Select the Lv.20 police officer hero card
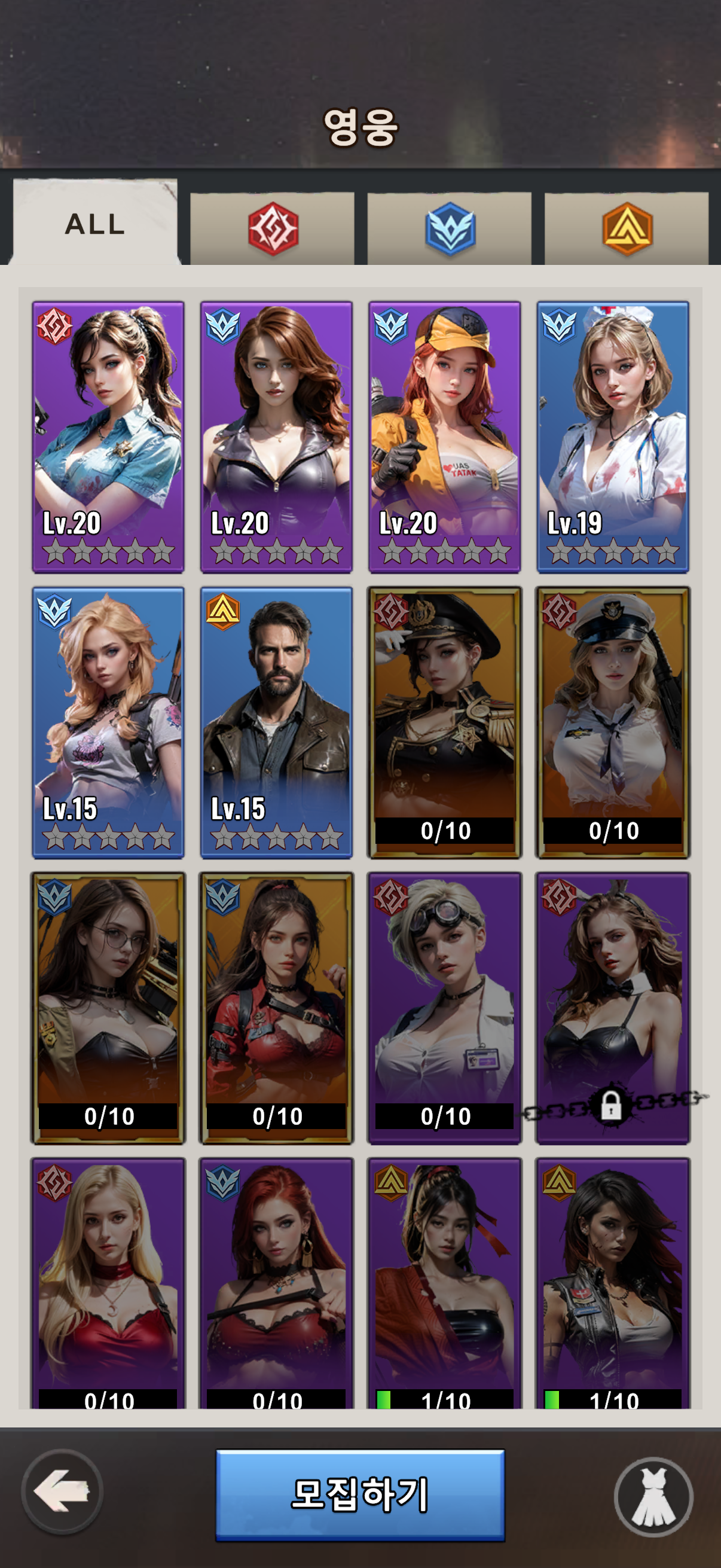Viewport: 721px width, 1568px height. pos(108,437)
